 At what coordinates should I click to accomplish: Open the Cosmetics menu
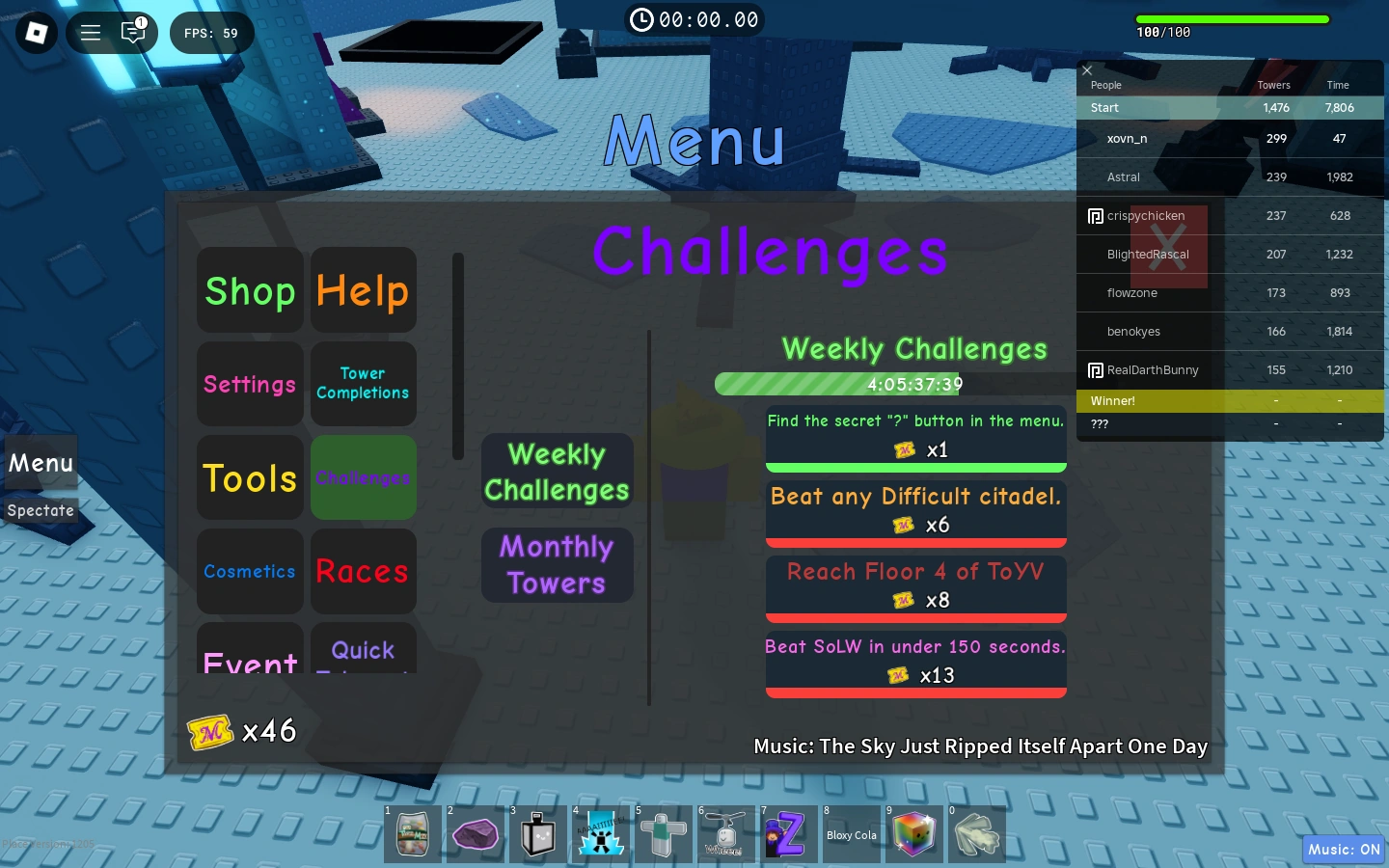coord(250,571)
